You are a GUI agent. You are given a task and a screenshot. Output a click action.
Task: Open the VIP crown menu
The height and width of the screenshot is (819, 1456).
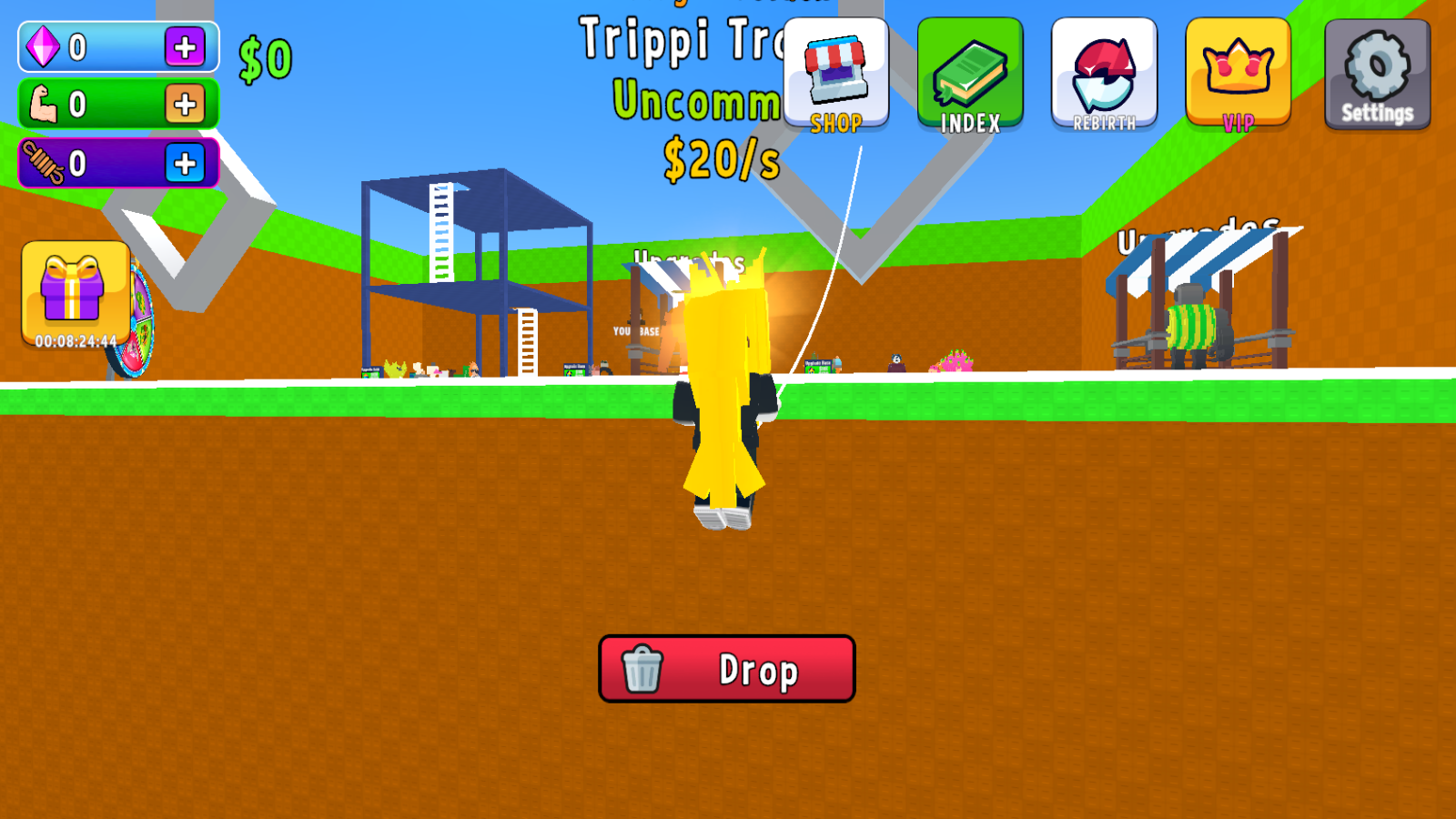pyautogui.click(x=1238, y=68)
